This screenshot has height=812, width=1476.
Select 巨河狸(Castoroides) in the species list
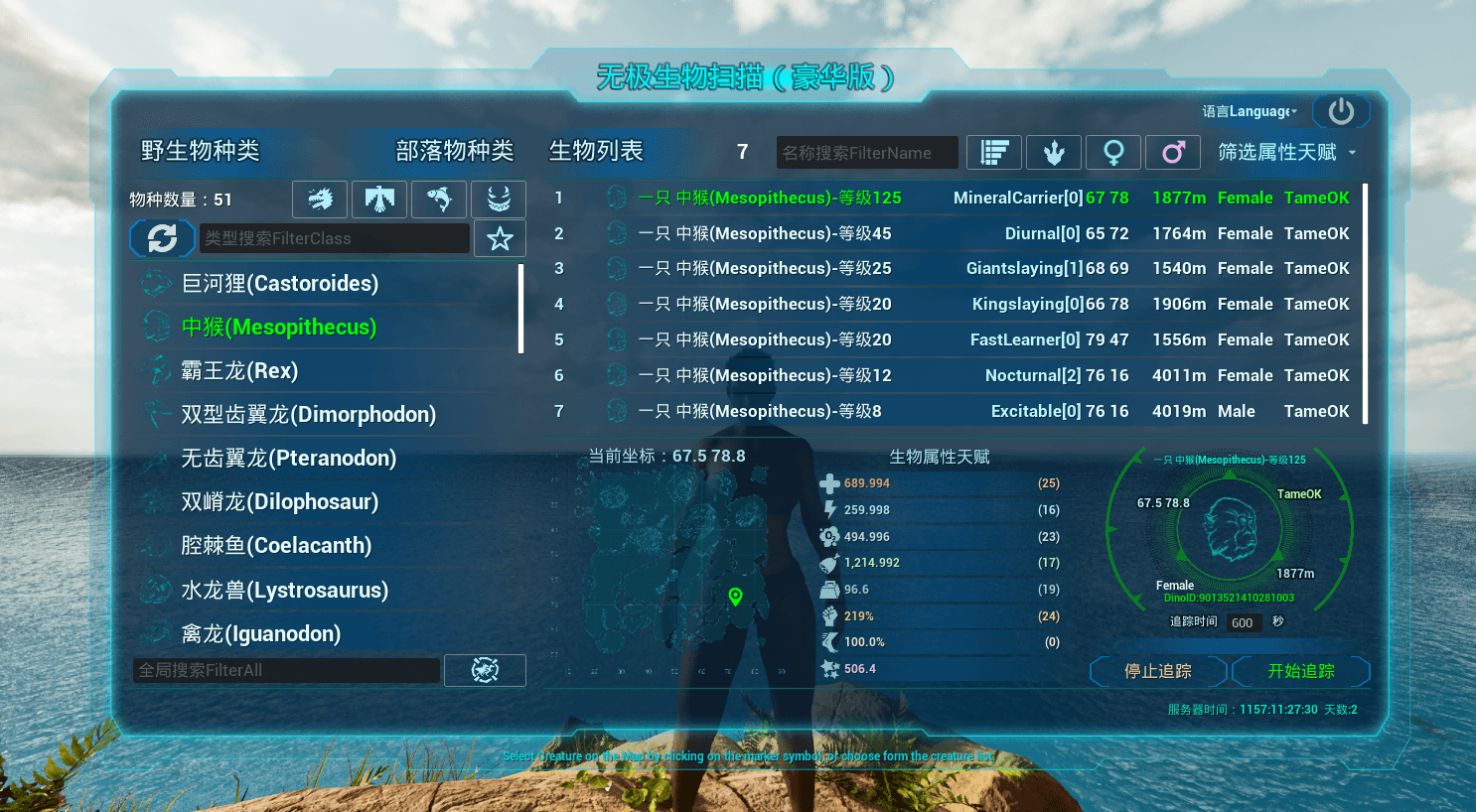pos(280,284)
